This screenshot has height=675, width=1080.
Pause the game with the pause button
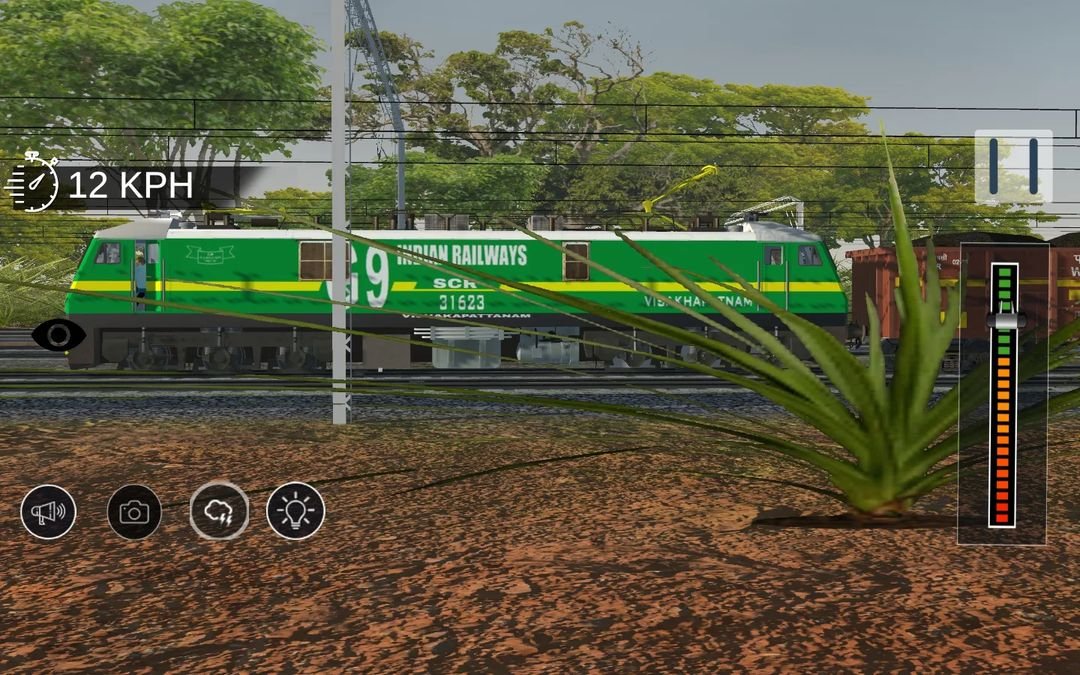click(1013, 166)
